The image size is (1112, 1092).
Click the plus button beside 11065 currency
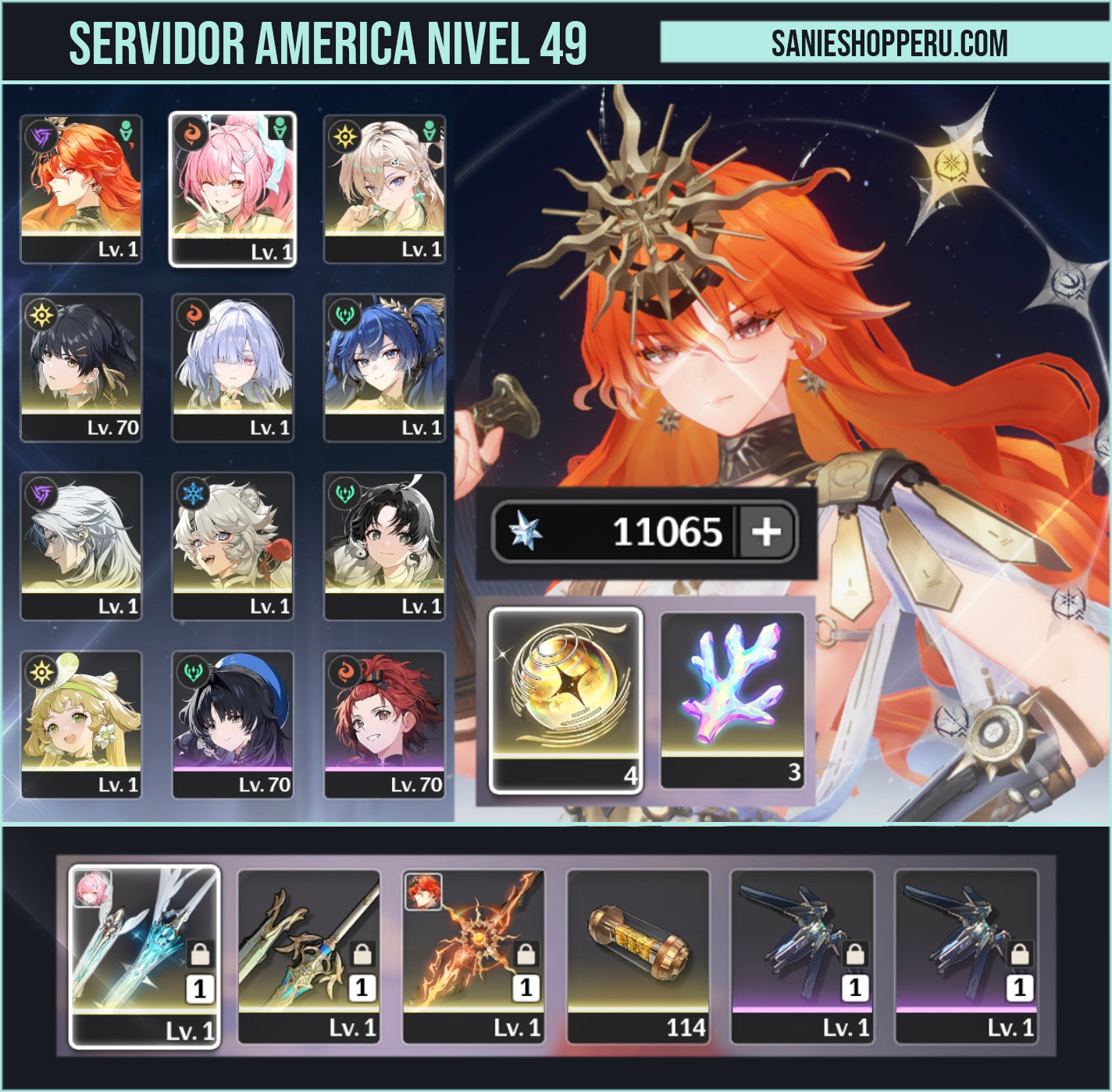coord(766,532)
